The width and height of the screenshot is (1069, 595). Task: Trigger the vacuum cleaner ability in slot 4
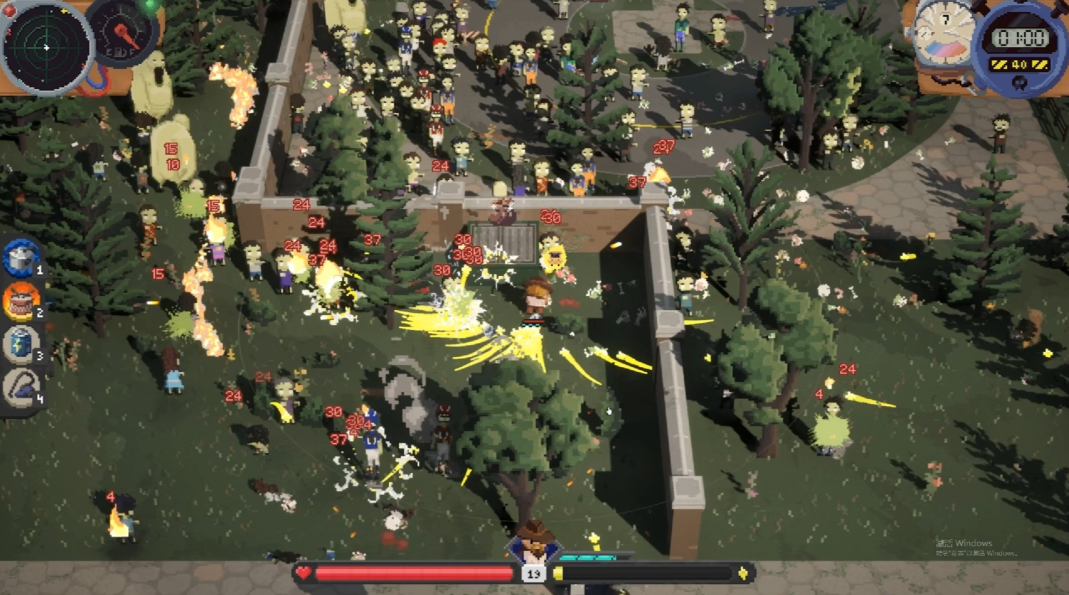(x=20, y=387)
